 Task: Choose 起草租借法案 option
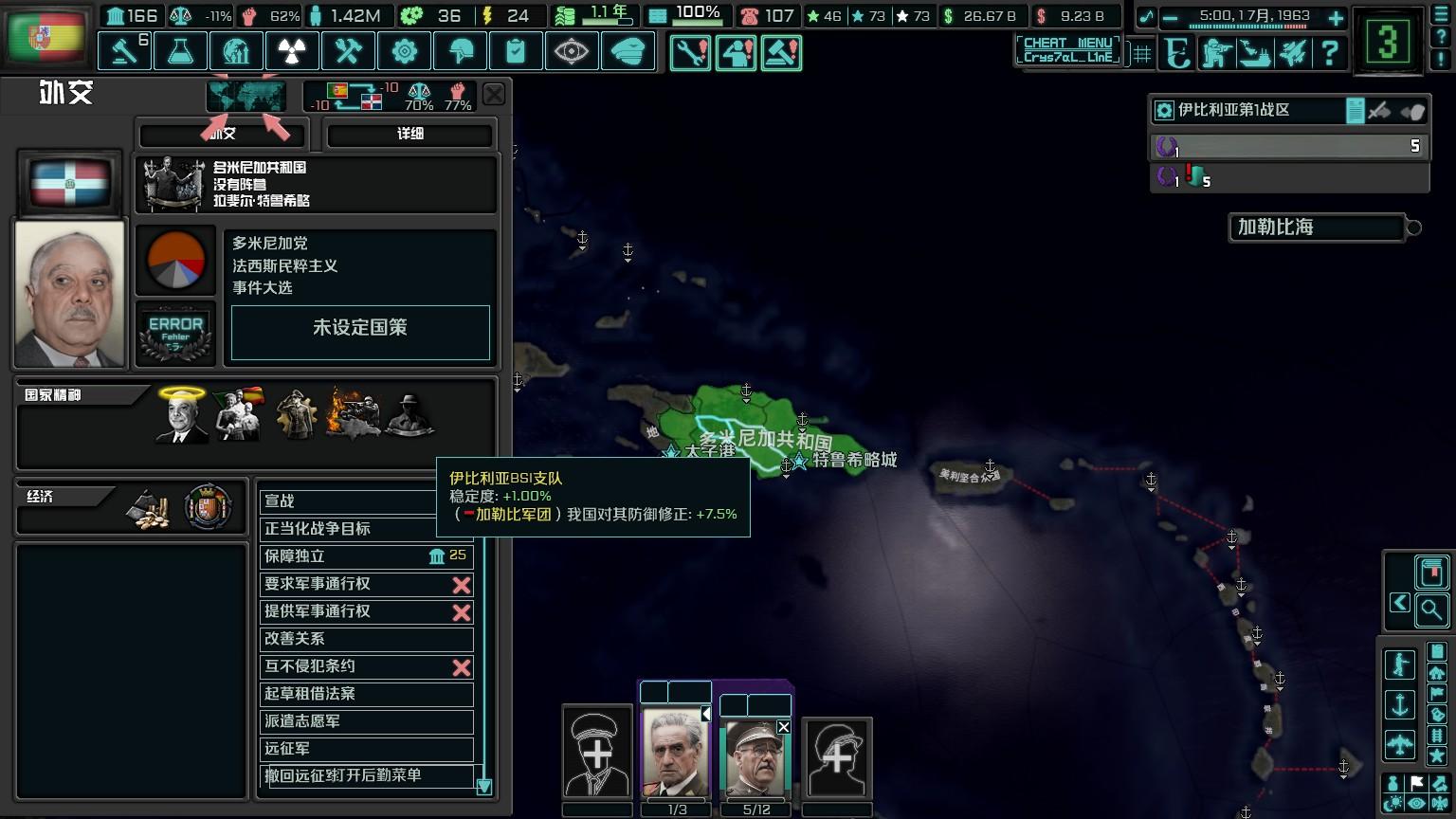[366, 694]
